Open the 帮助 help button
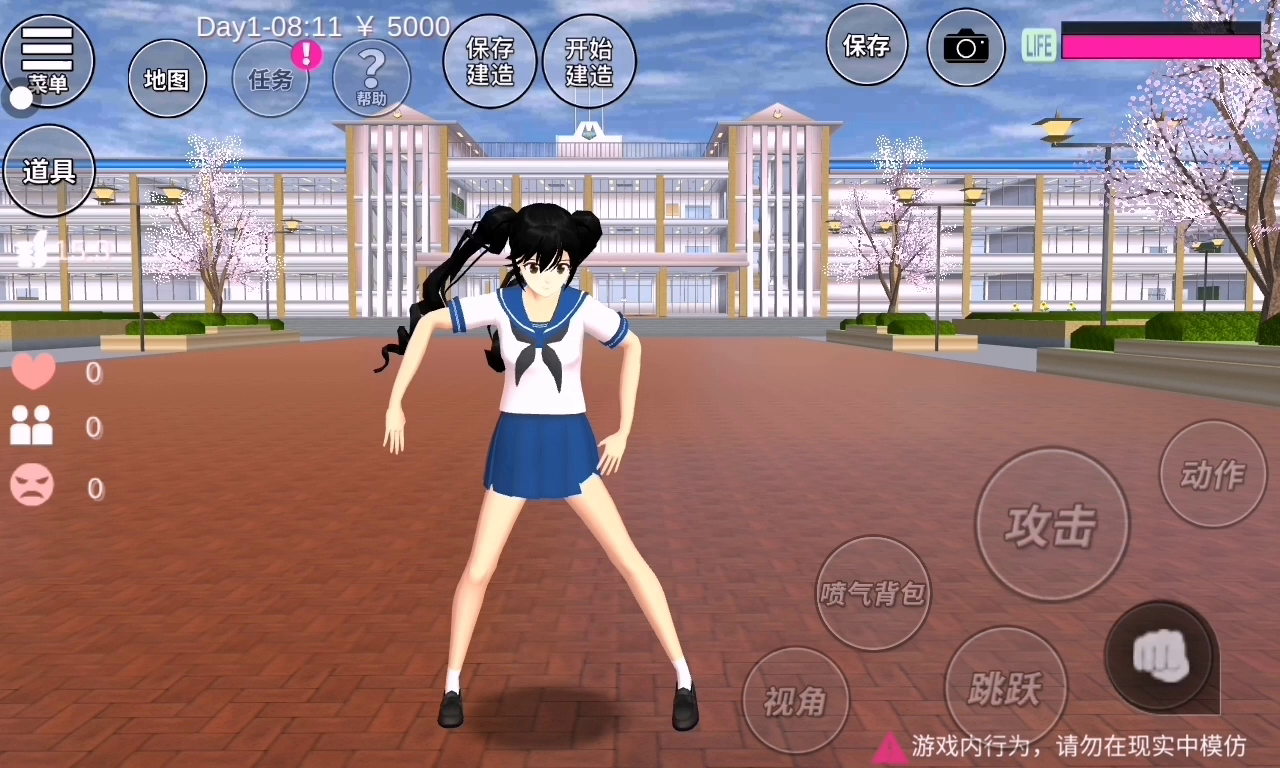 371,77
